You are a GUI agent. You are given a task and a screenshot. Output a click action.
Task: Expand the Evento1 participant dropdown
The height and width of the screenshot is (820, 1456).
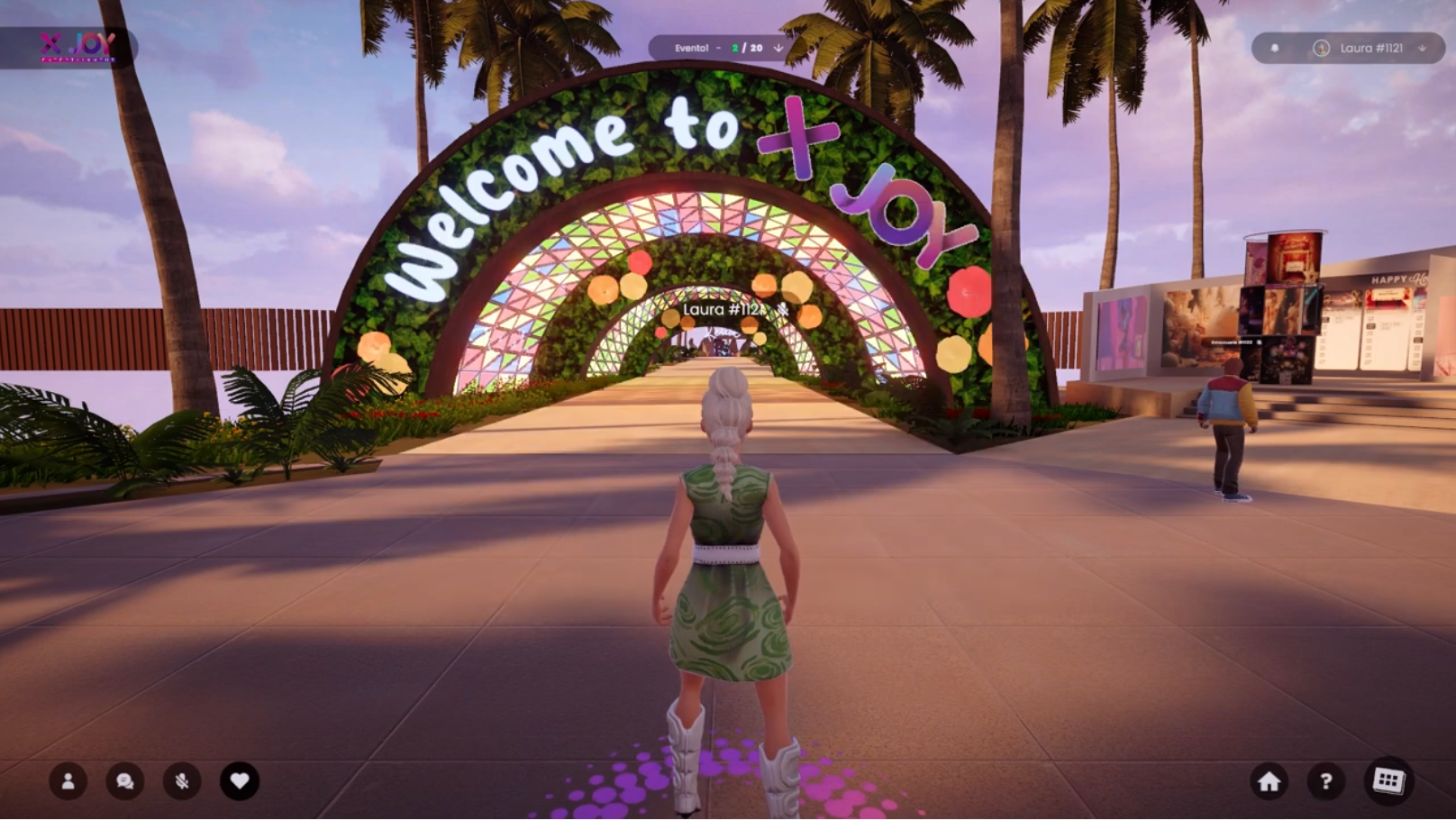[778, 49]
